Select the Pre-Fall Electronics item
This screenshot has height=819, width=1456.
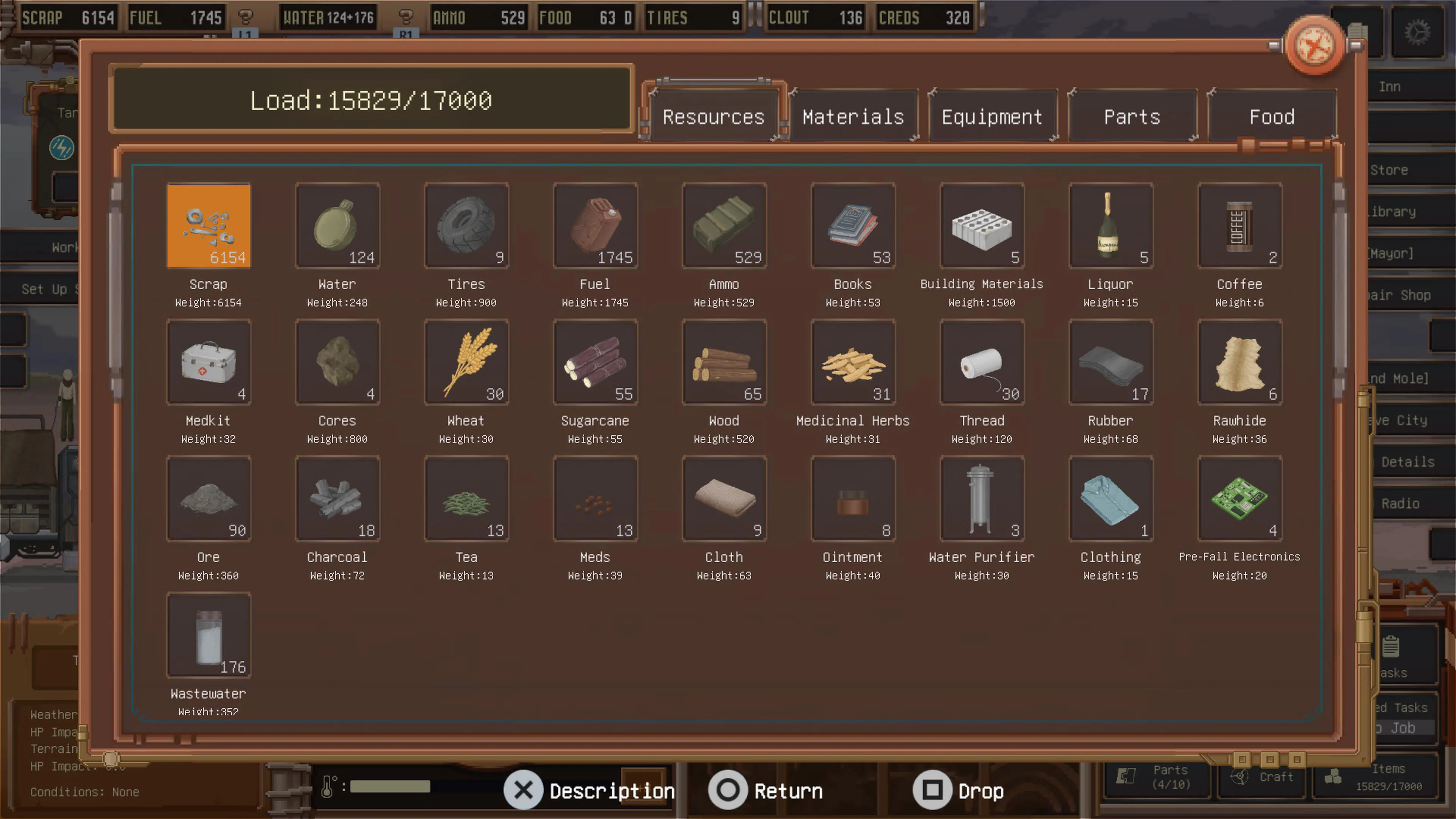[1239, 499]
